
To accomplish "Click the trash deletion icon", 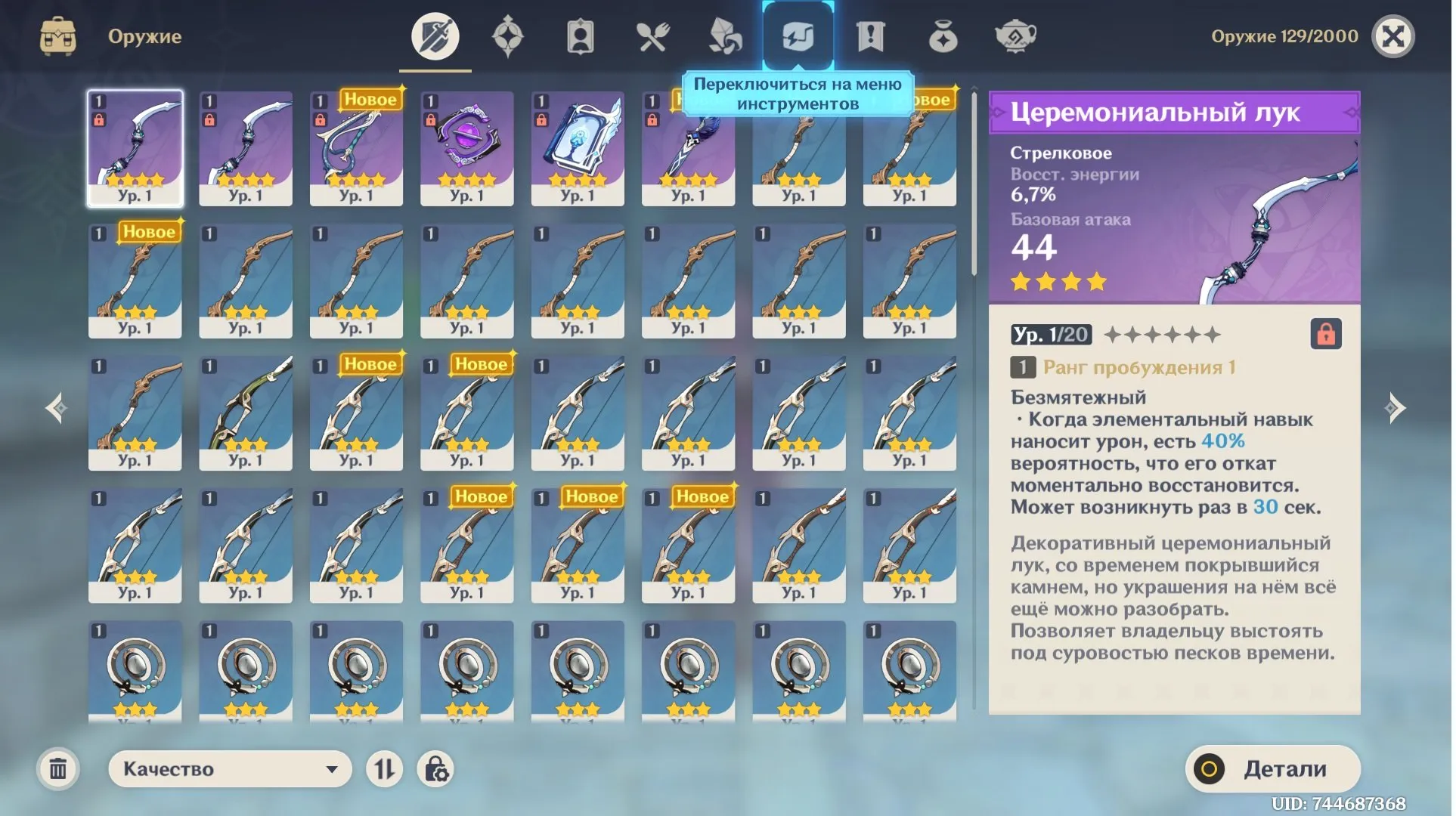I will click(57, 768).
